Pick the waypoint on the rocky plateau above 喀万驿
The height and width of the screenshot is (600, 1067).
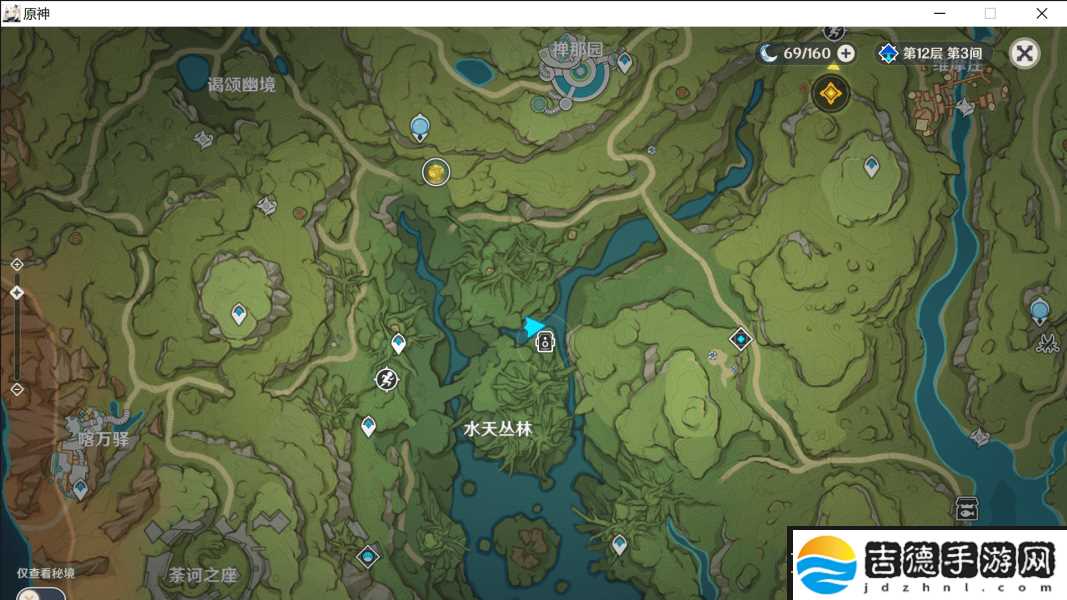tap(239, 314)
